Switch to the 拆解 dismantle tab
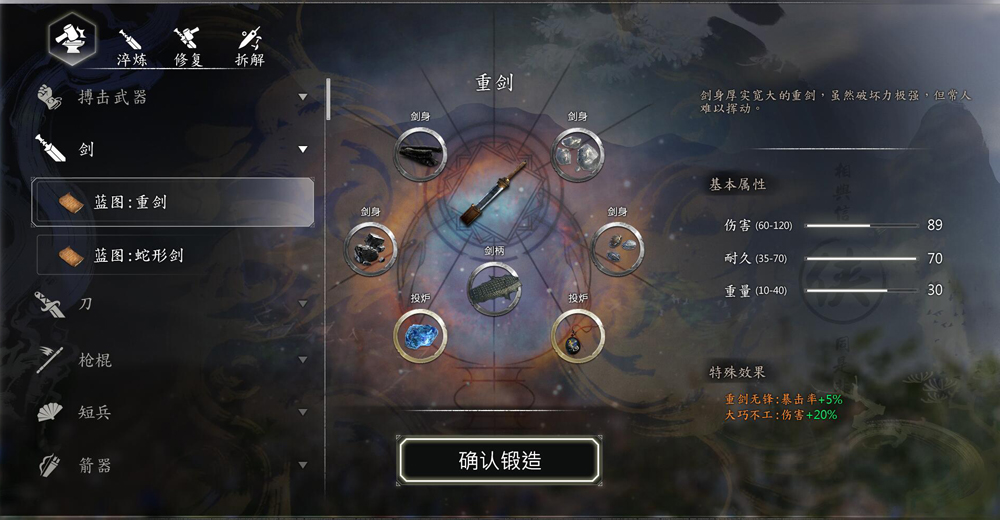This screenshot has height=520, width=1000. [249, 47]
